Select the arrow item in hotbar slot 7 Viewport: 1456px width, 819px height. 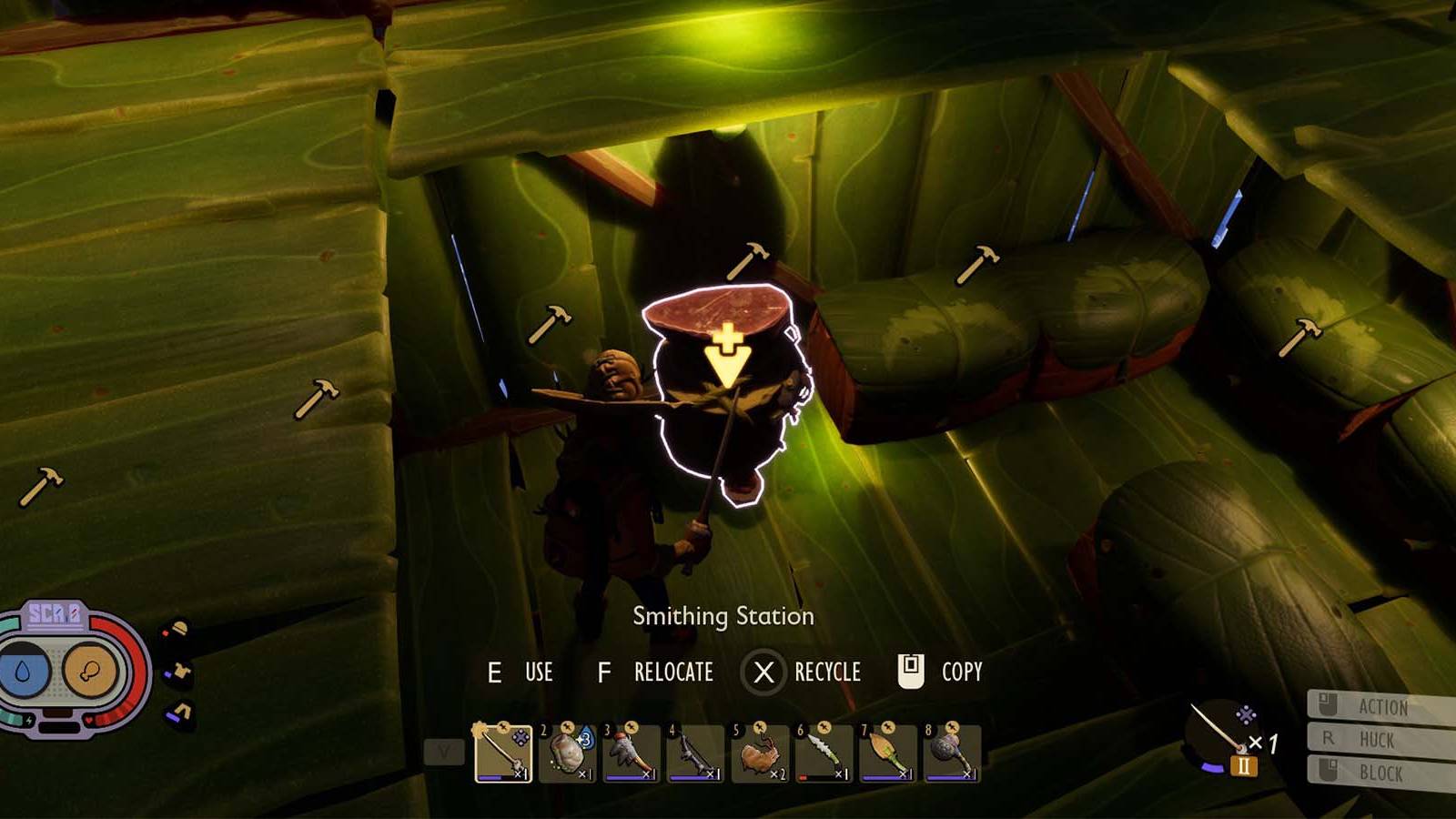(887, 753)
